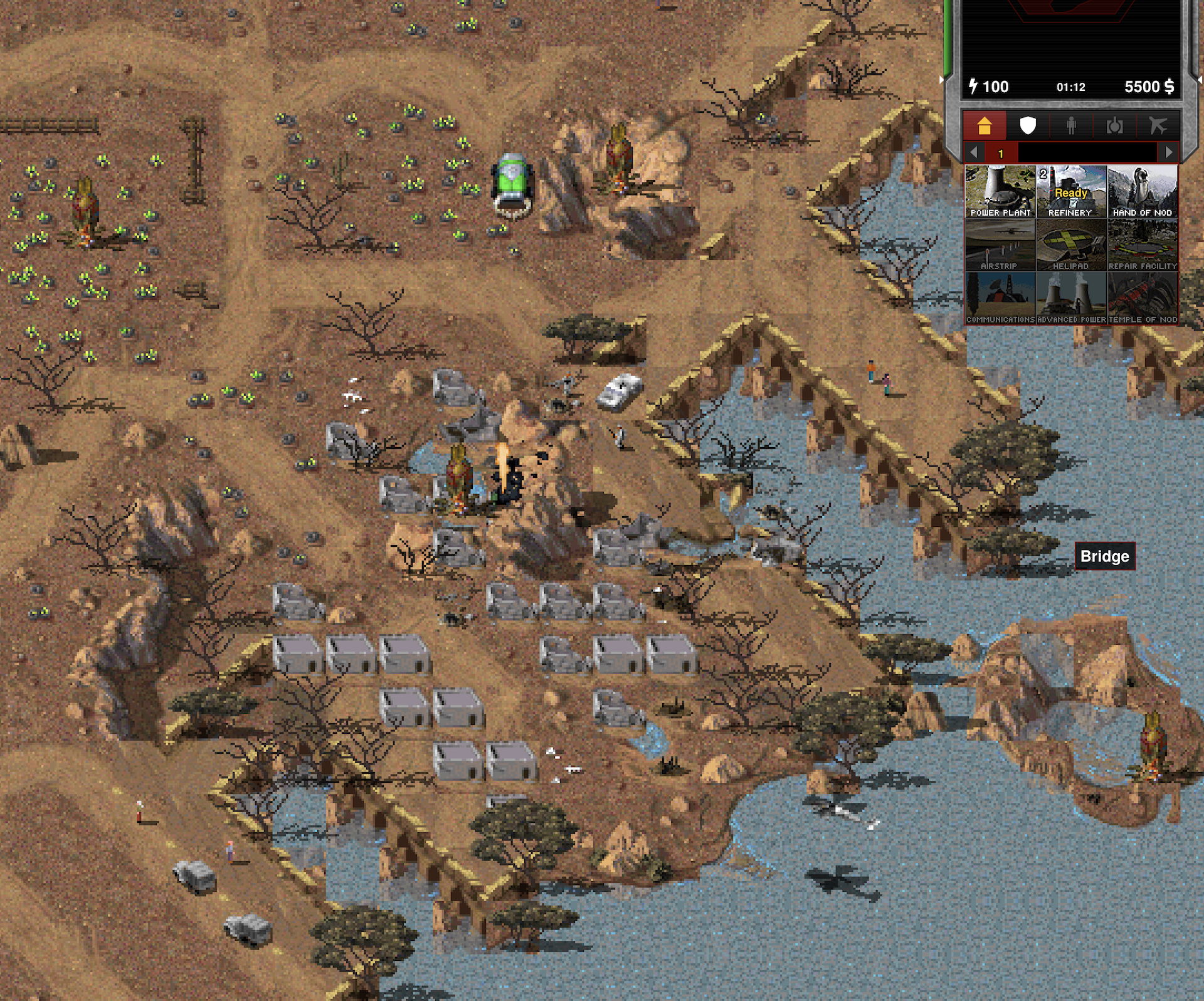Viewport: 1204px width, 1001px height.
Task: Choose the Advanced Power plant icon
Action: [1071, 298]
